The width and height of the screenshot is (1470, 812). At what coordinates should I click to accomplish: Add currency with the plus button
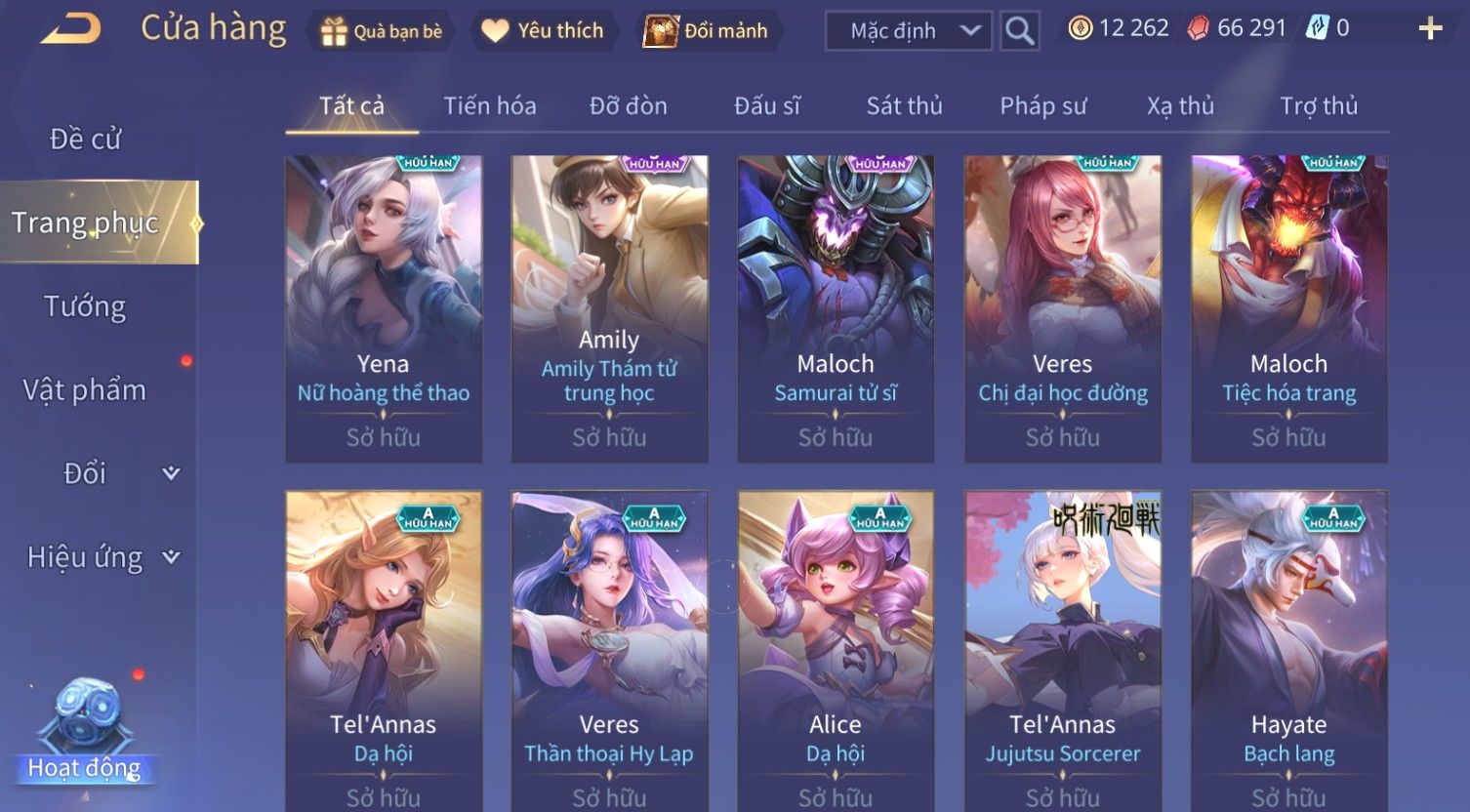point(1430,29)
